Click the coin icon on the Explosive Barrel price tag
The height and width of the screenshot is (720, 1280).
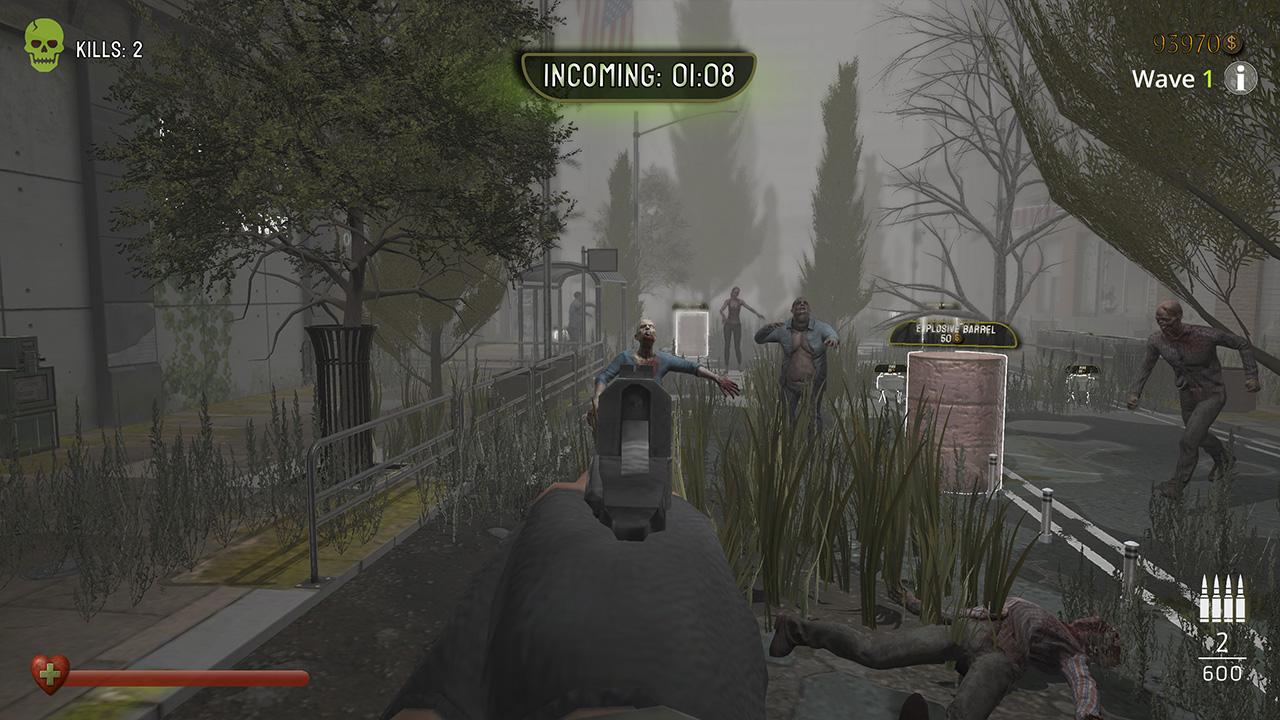coord(957,338)
